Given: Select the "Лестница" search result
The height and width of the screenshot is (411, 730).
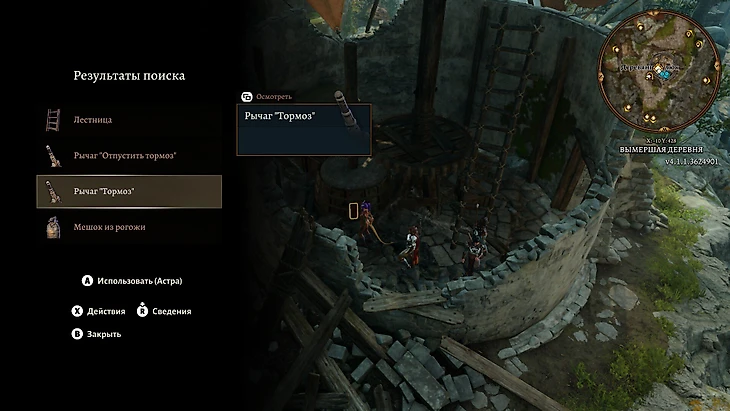Looking at the screenshot, I should tap(92, 120).
